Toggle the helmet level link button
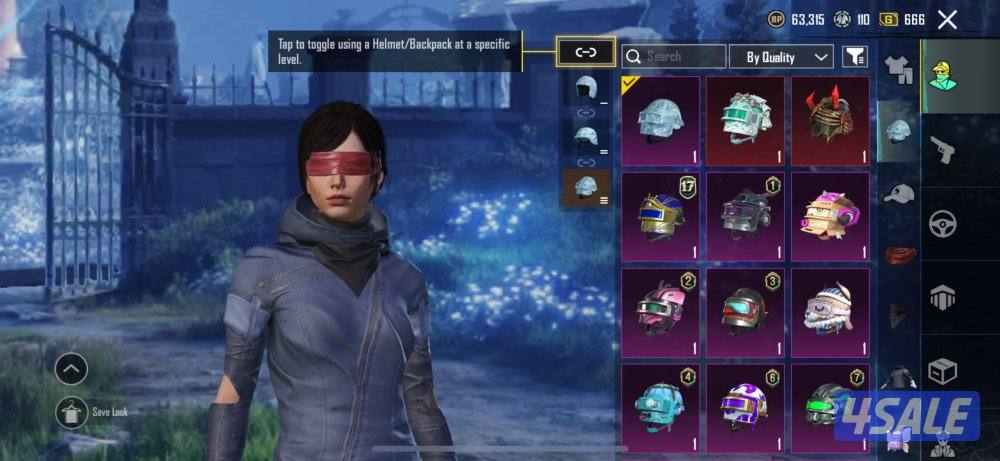 click(585, 53)
